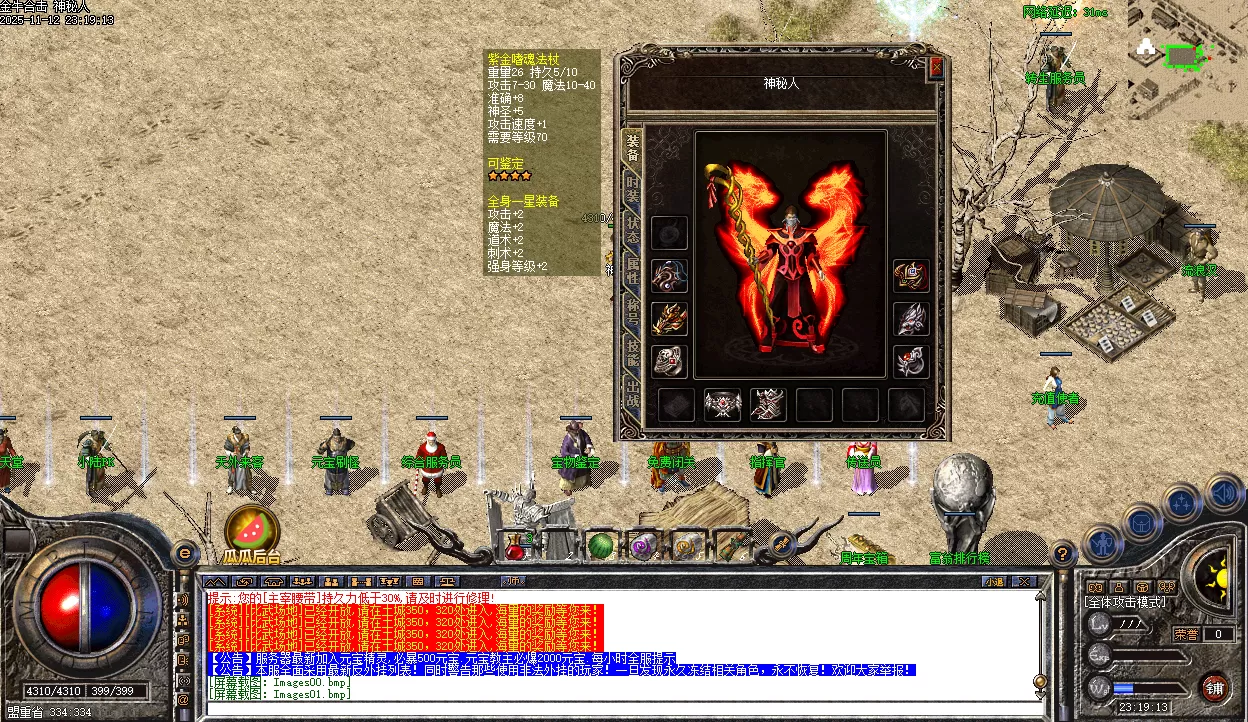Screen dimensions: 1248x722
Task: Close the 神秘人 equipment window
Action: coord(936,67)
